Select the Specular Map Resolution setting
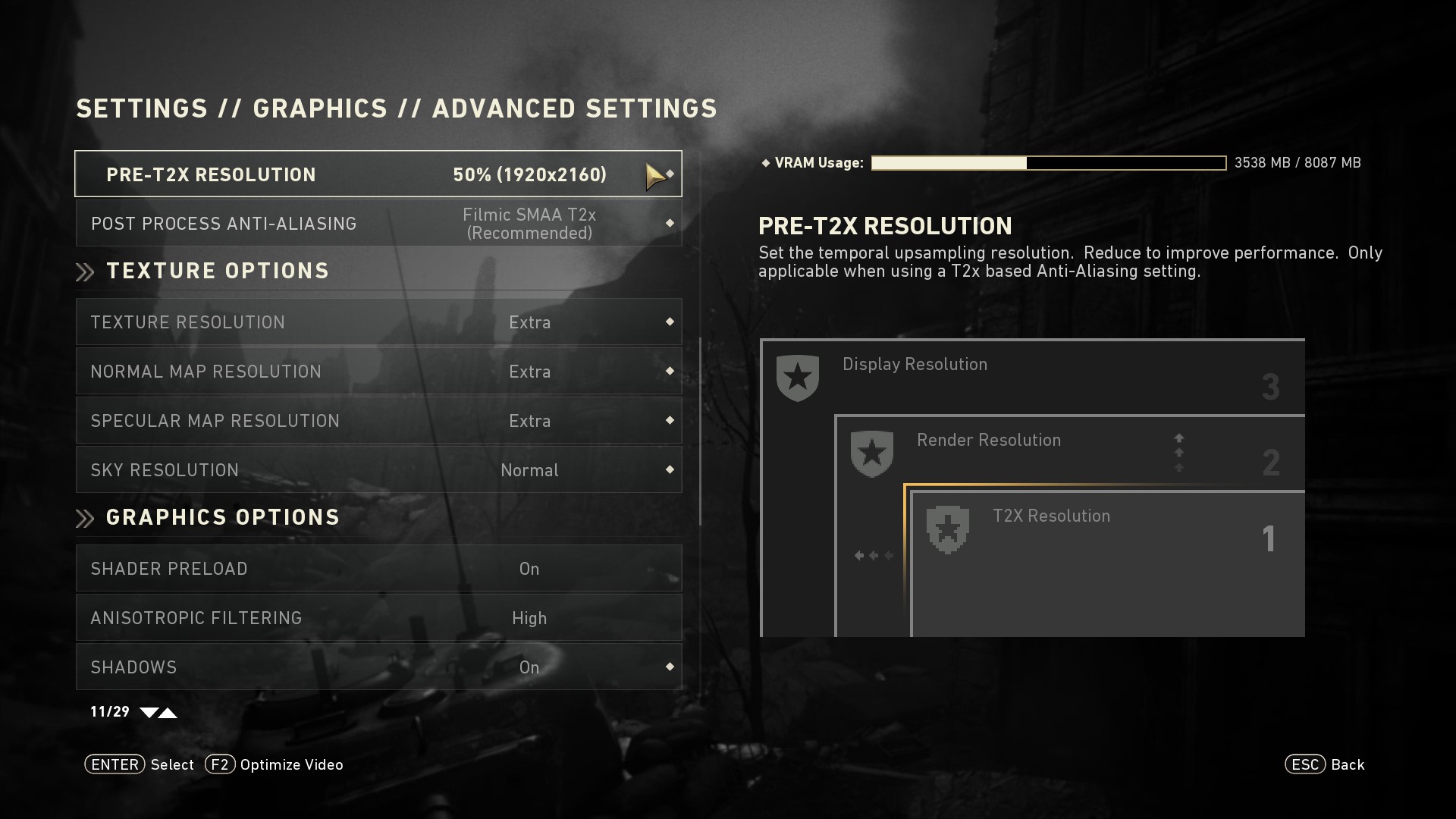Screen dimensions: 1456x819 click(x=378, y=421)
